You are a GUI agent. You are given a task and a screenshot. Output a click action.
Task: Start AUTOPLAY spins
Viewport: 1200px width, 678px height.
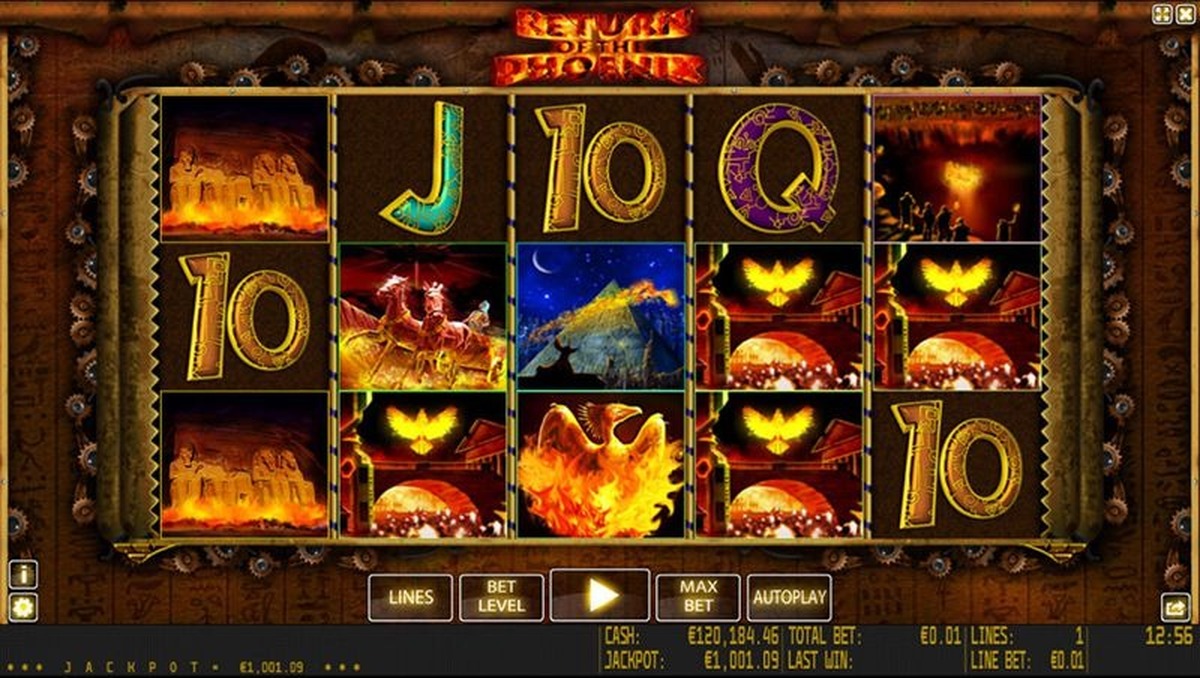789,597
